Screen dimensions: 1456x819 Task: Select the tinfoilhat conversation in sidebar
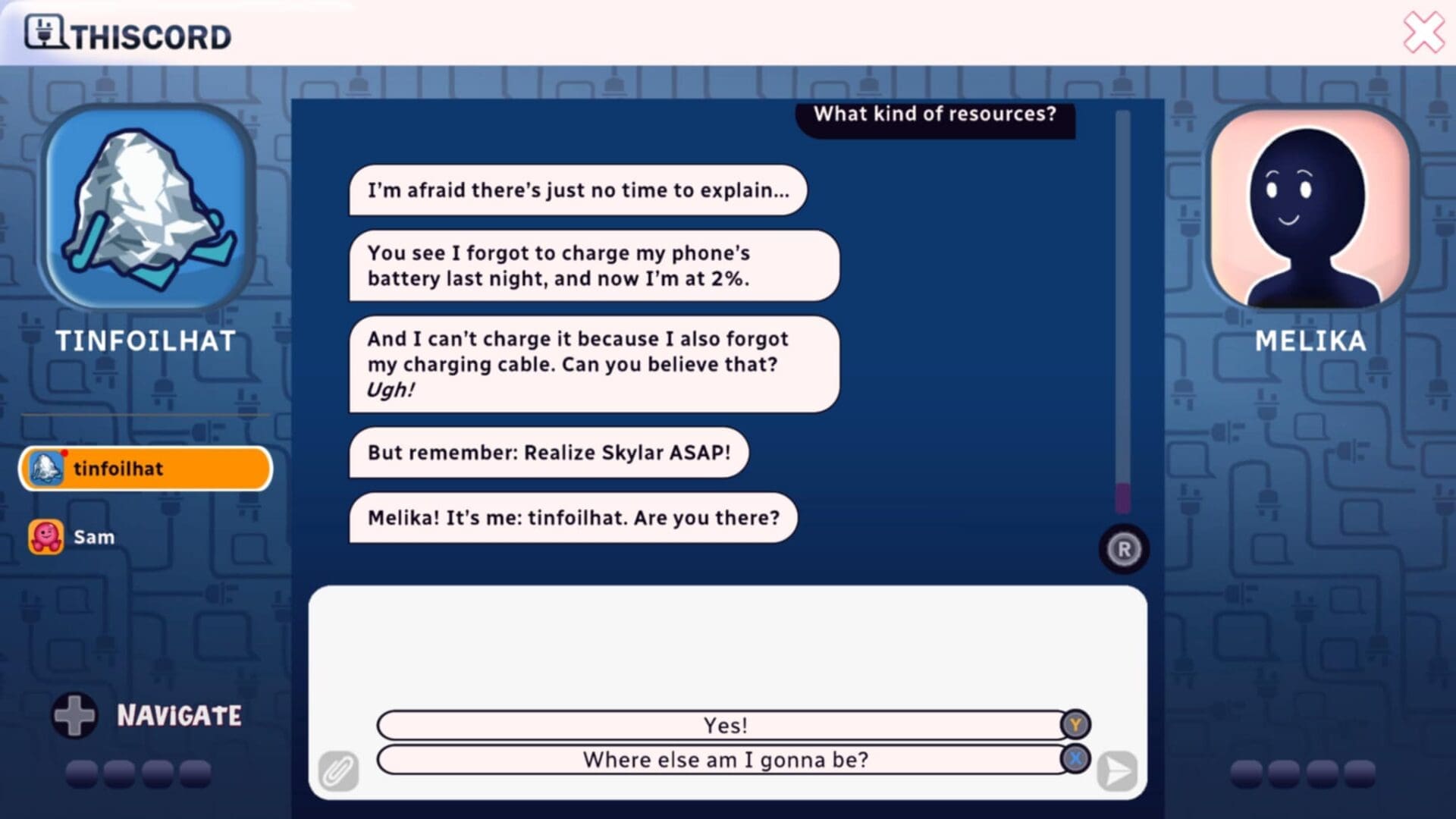click(144, 469)
